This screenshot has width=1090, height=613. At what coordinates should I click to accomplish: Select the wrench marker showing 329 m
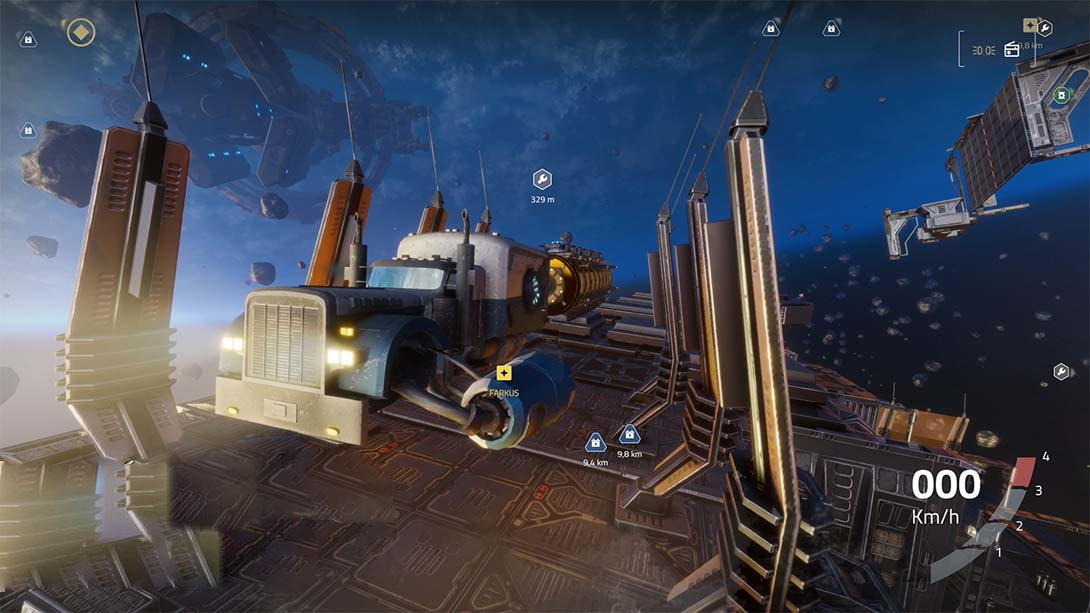pyautogui.click(x=542, y=179)
